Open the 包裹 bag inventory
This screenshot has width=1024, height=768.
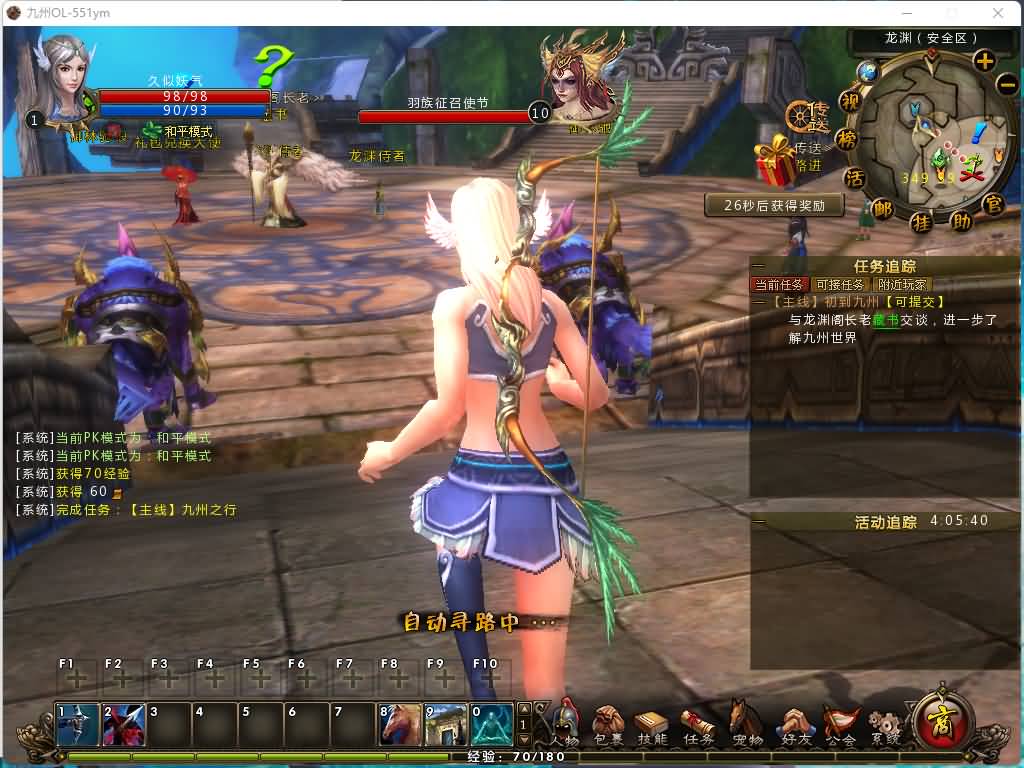point(608,722)
